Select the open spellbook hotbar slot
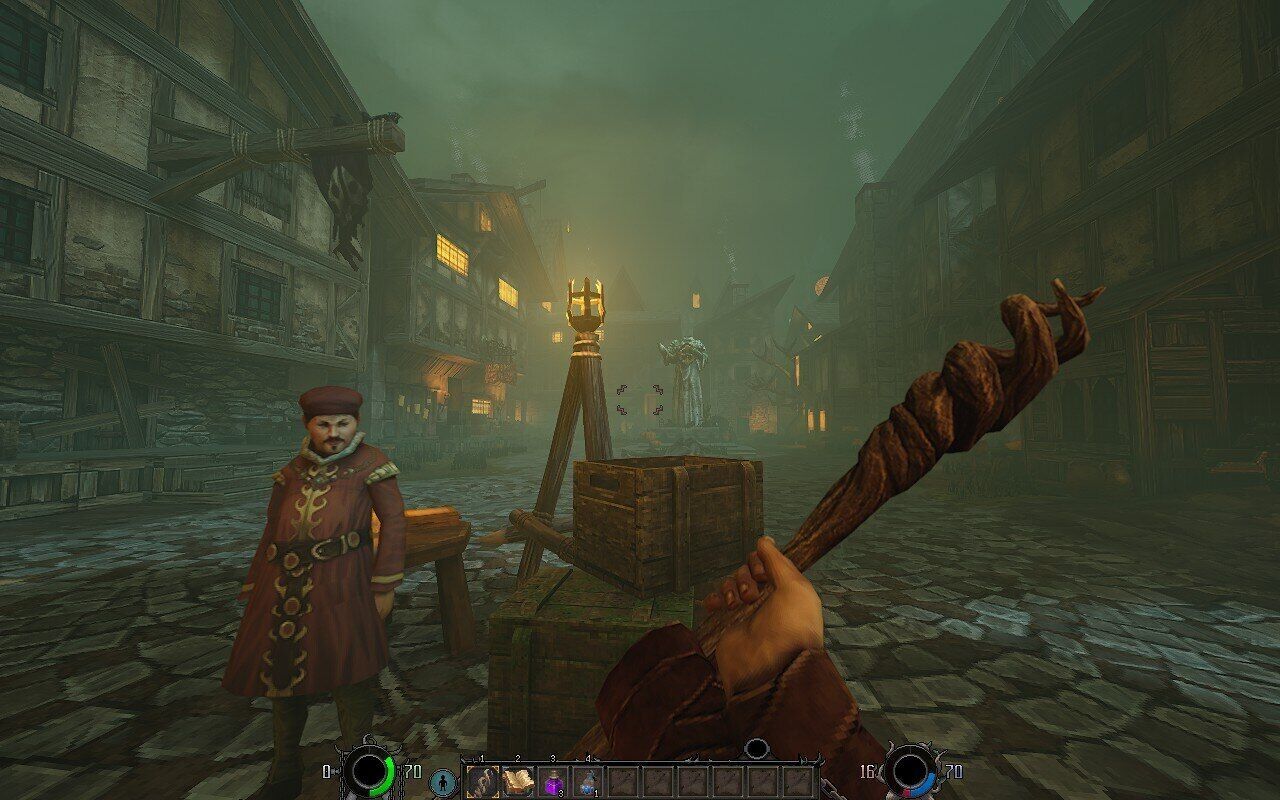1280x800 pixels. (517, 781)
